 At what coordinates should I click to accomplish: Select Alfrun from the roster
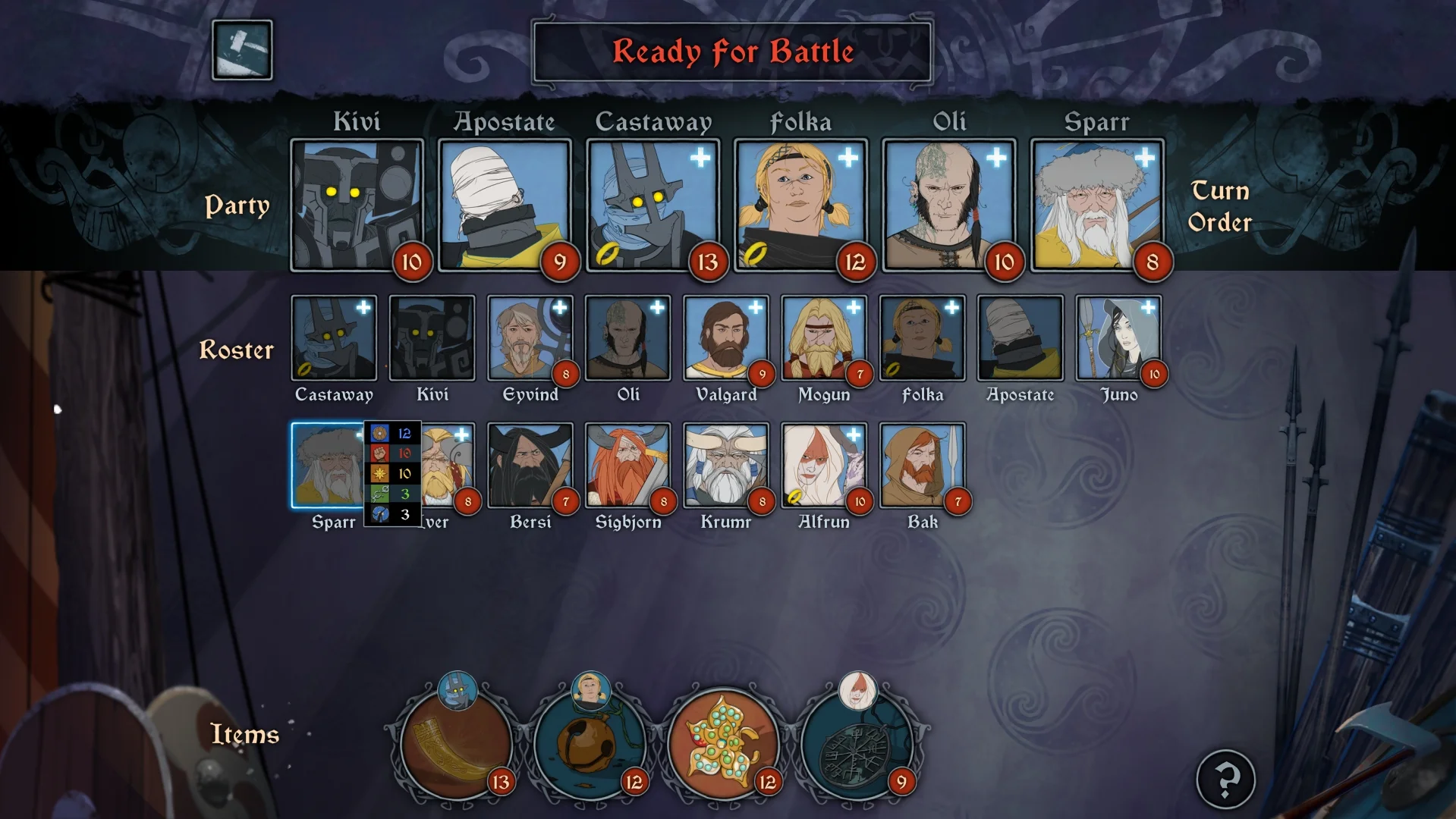[x=824, y=466]
